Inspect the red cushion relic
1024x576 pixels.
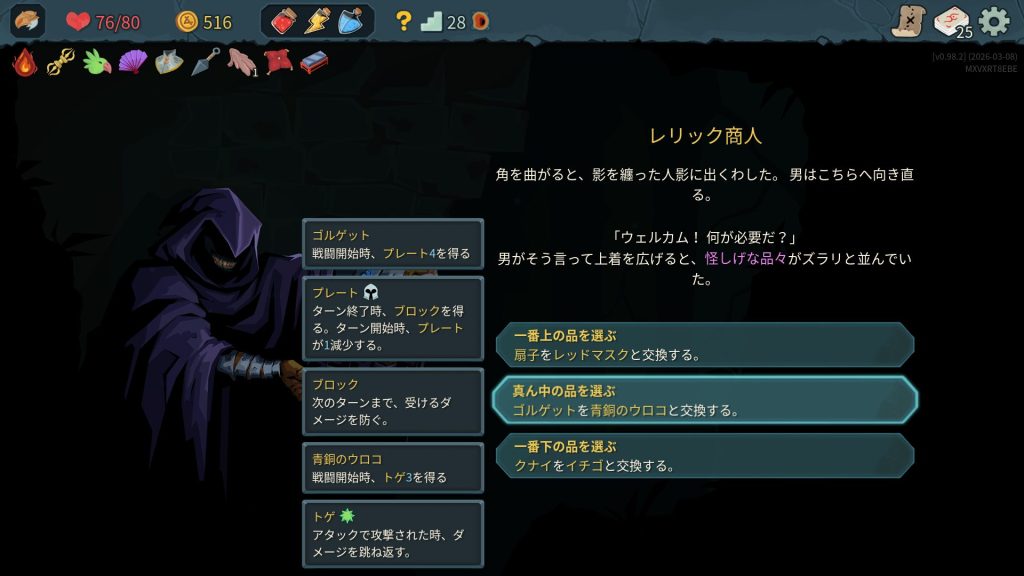coord(278,63)
